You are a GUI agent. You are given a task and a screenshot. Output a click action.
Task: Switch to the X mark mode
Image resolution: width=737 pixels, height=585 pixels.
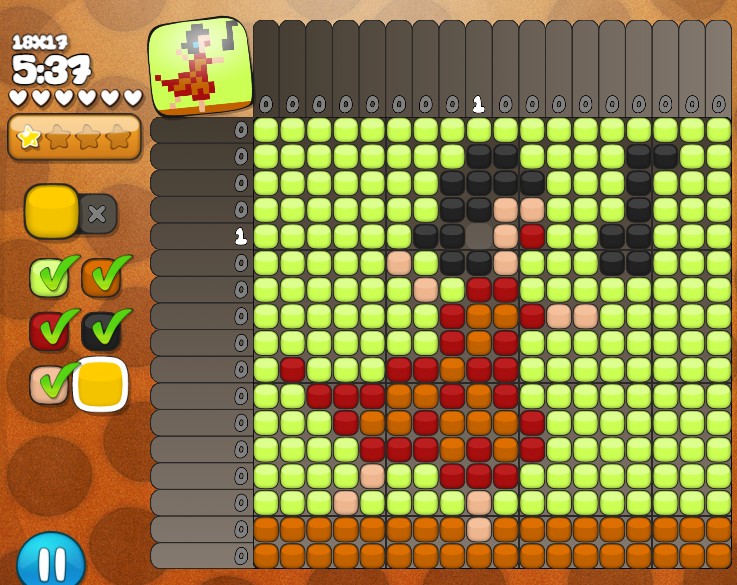pyautogui.click(x=97, y=214)
